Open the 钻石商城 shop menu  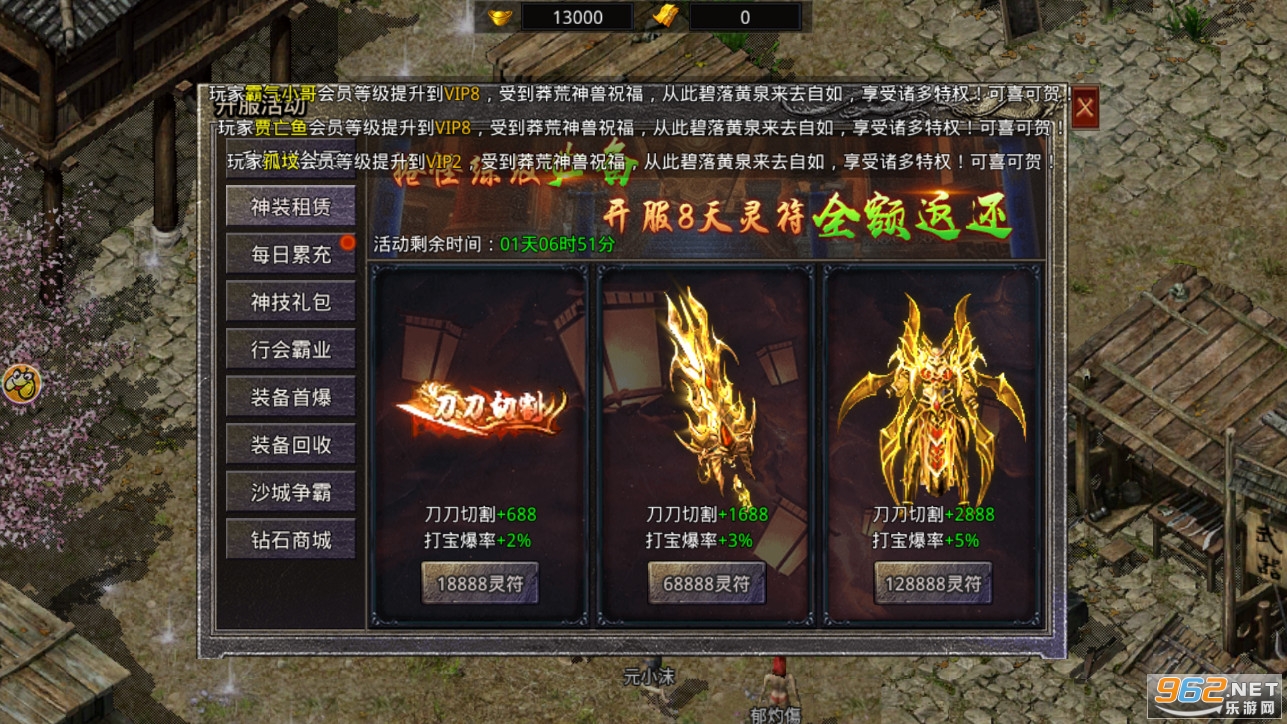click(290, 539)
